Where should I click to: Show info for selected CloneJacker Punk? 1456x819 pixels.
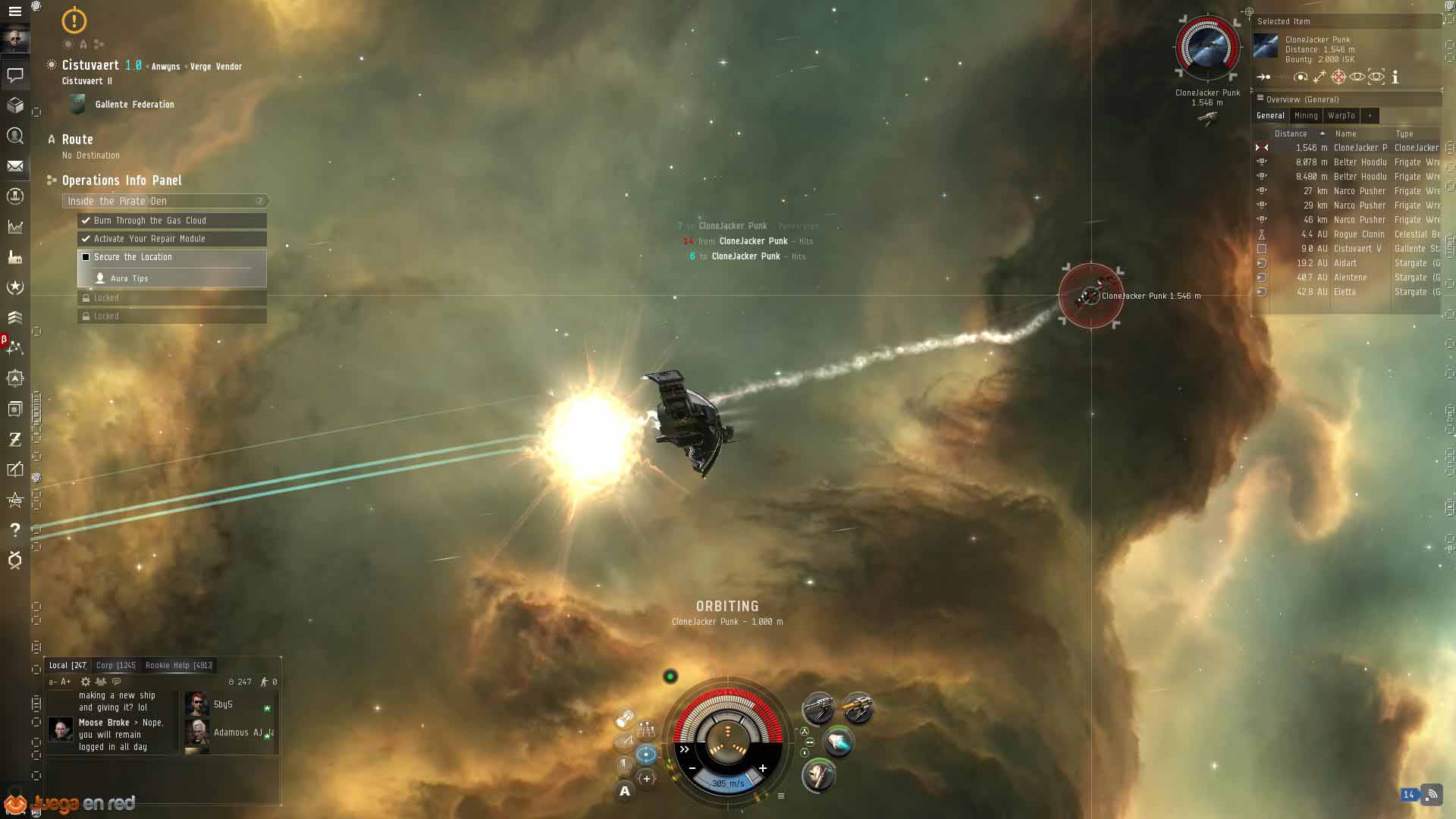pos(1395,77)
